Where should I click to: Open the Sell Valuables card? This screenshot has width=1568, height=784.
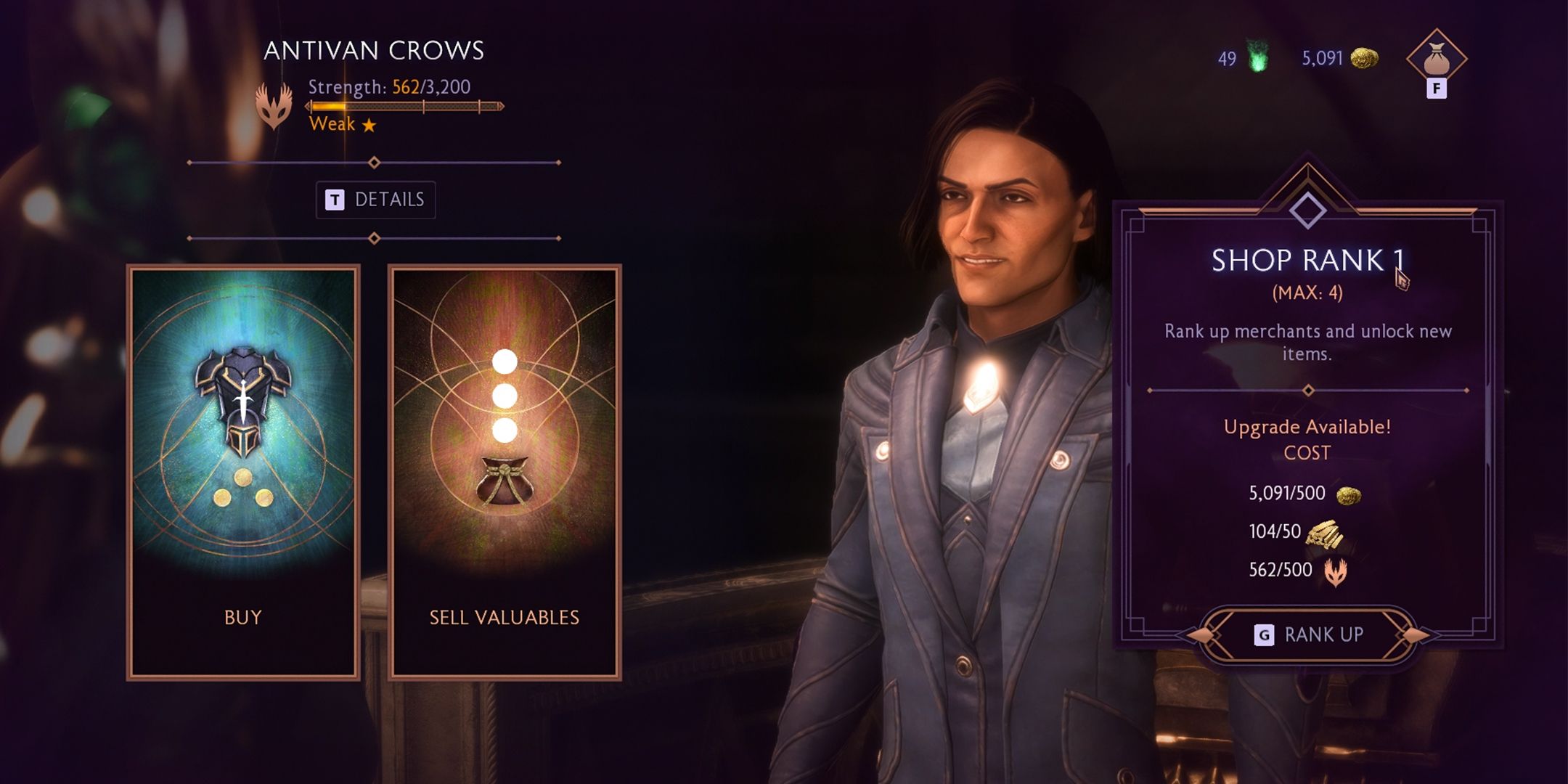pos(505,472)
